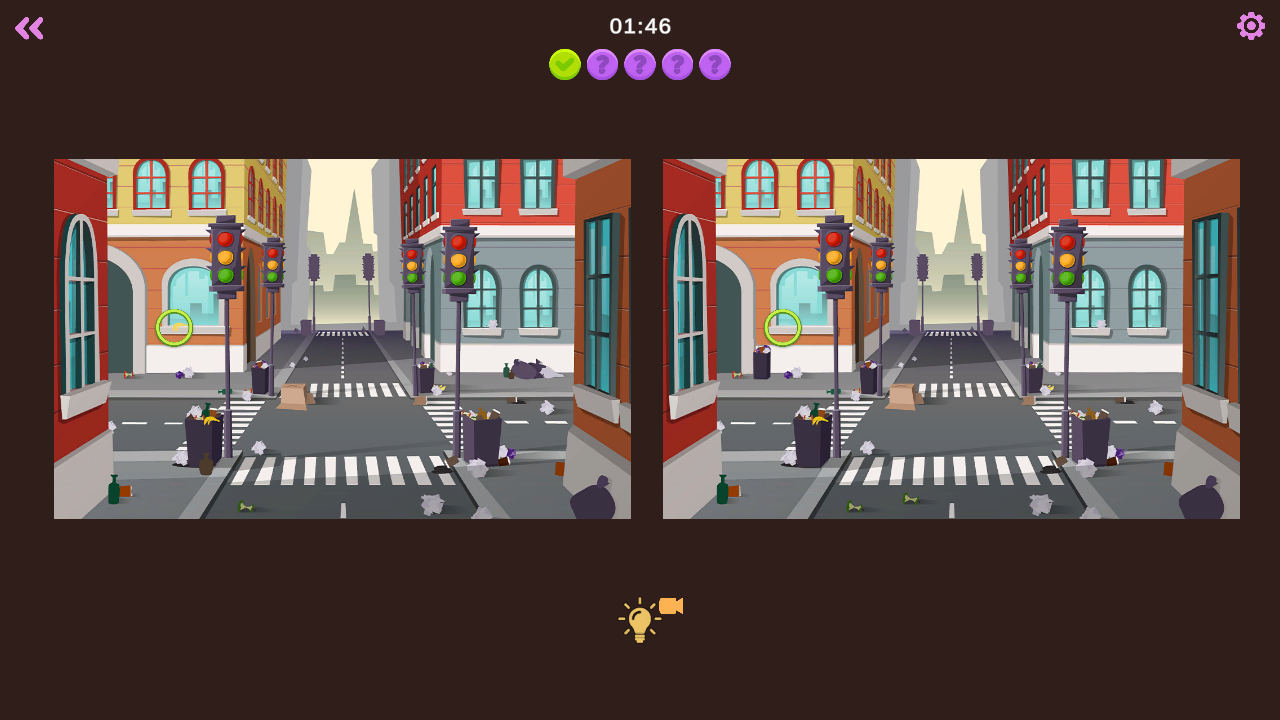Click the green circle marker in the left image
Screen dimensions: 1280x720
175,325
